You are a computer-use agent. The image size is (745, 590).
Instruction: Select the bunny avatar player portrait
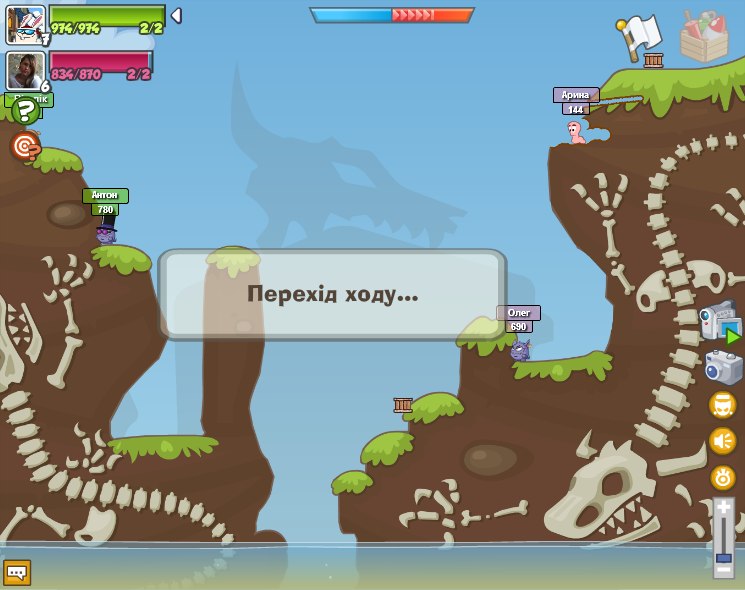26,24
